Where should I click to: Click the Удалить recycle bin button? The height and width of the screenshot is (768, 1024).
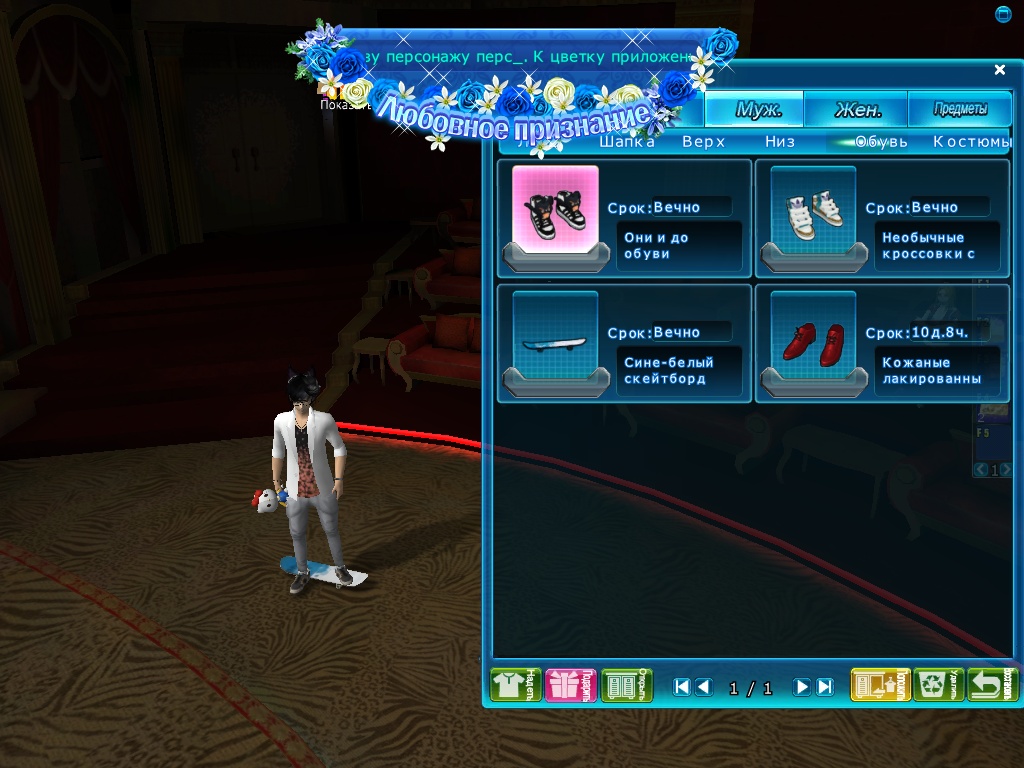point(939,686)
